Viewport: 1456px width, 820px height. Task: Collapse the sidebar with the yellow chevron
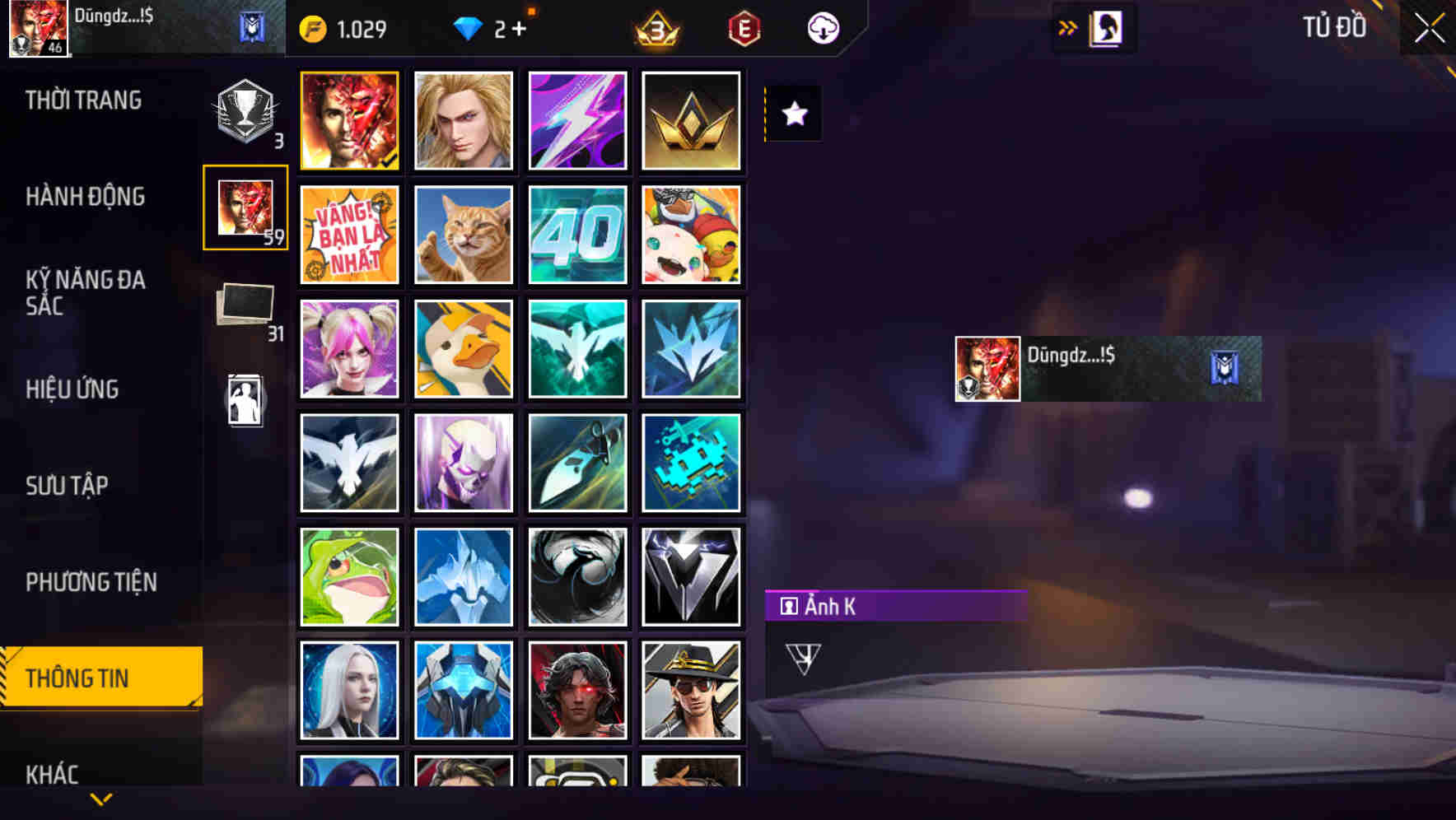(100, 799)
